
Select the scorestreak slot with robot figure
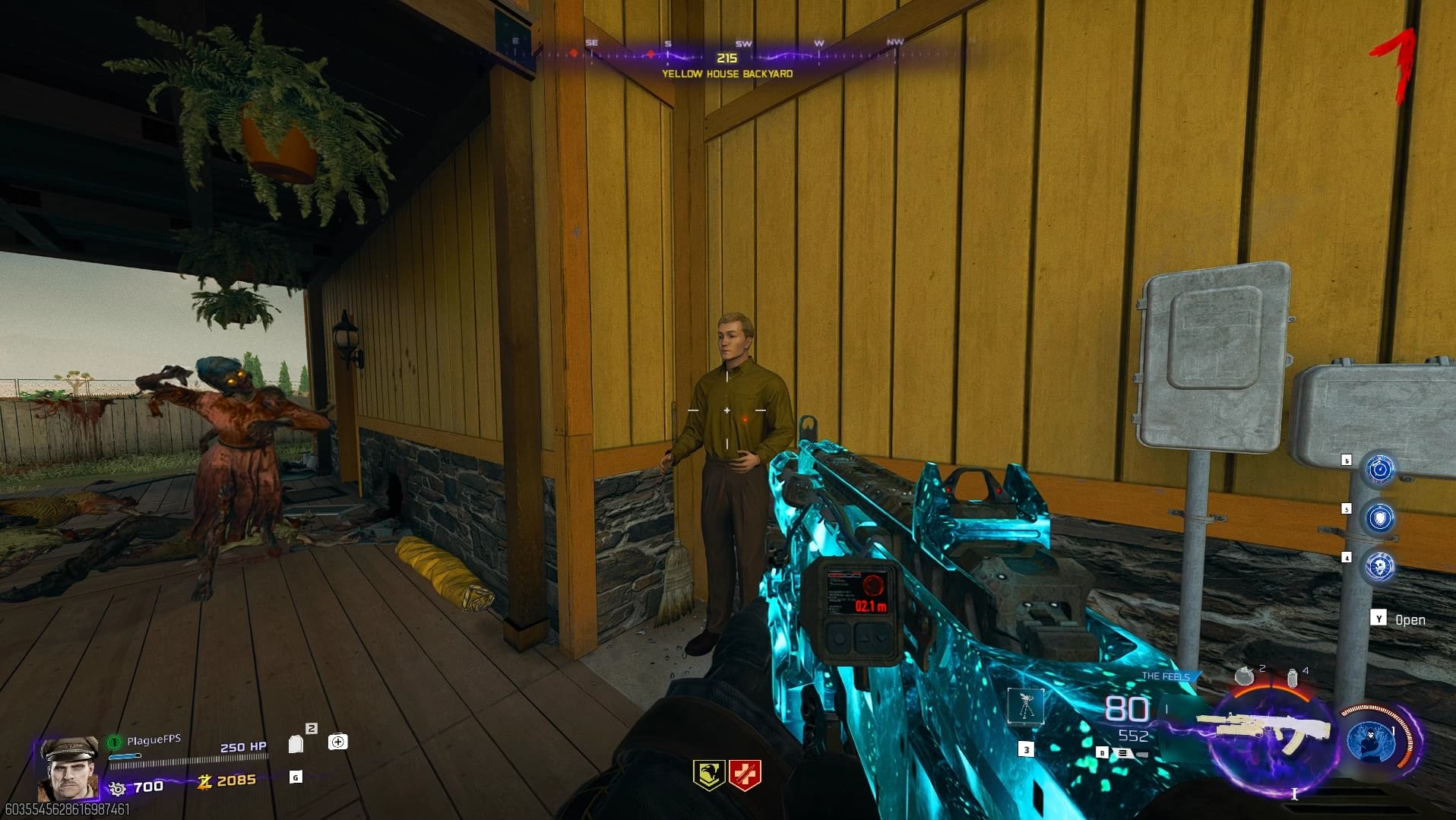point(1026,707)
